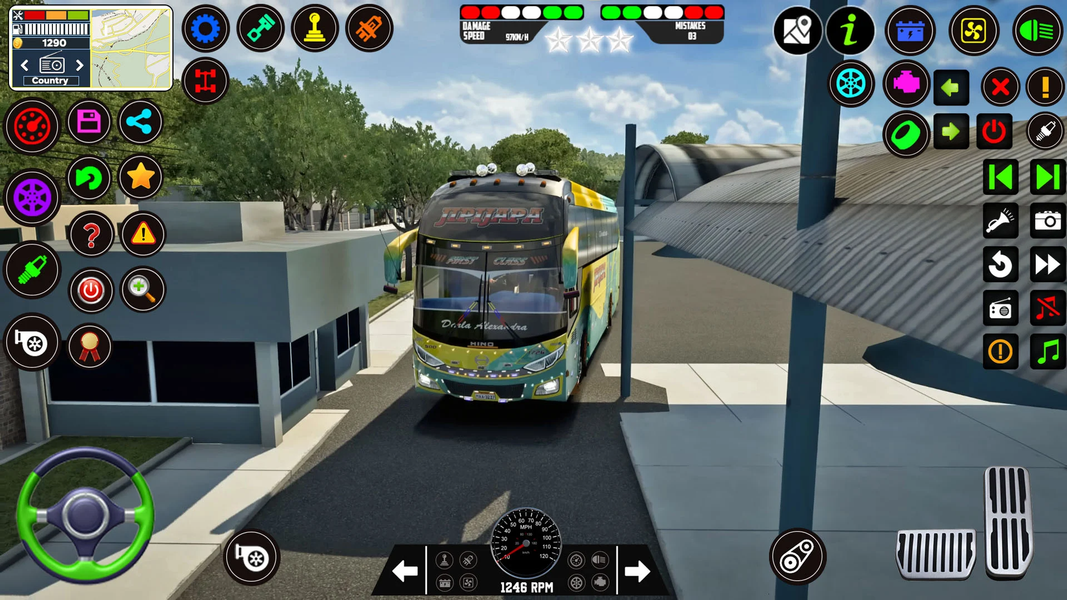Tap the gas pedal

coord(1007,520)
